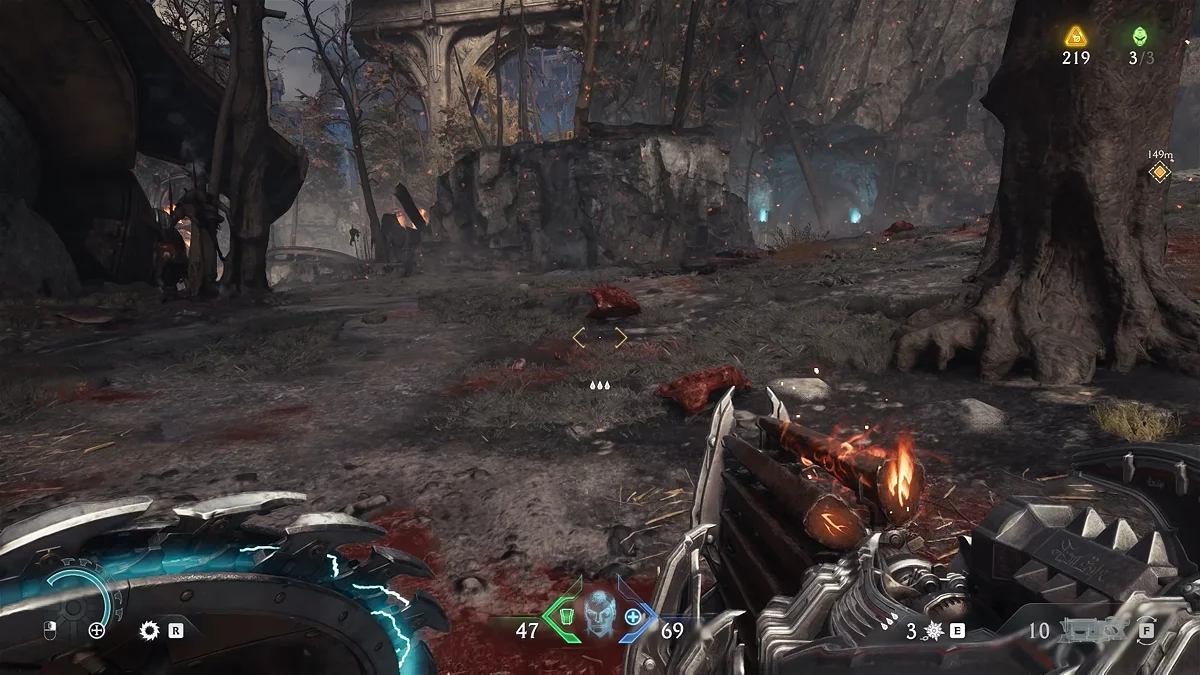Click the gold triangle currency icon
This screenshot has height=675, width=1200.
(1075, 37)
